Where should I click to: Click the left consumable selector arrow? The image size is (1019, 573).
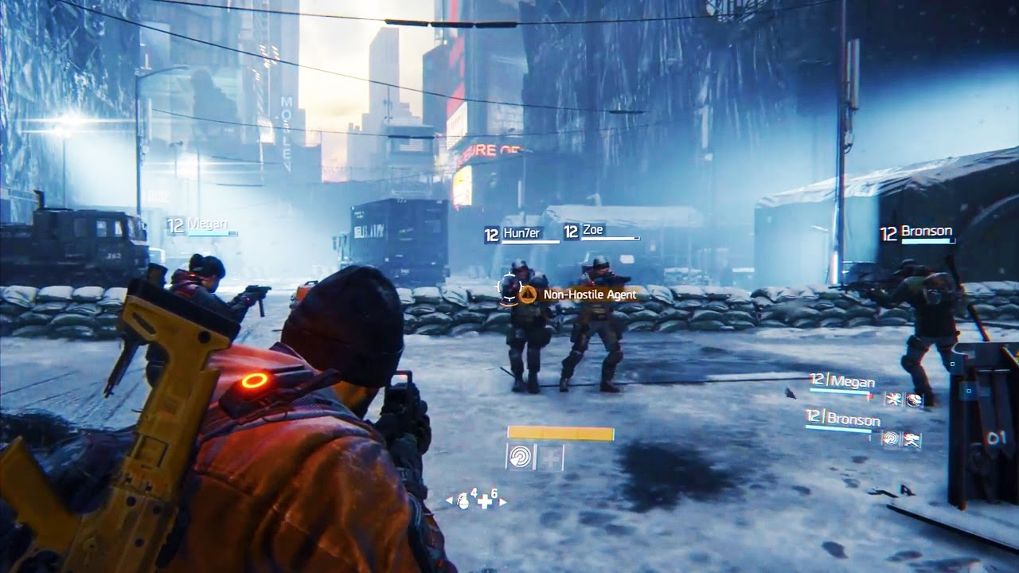click(x=449, y=500)
